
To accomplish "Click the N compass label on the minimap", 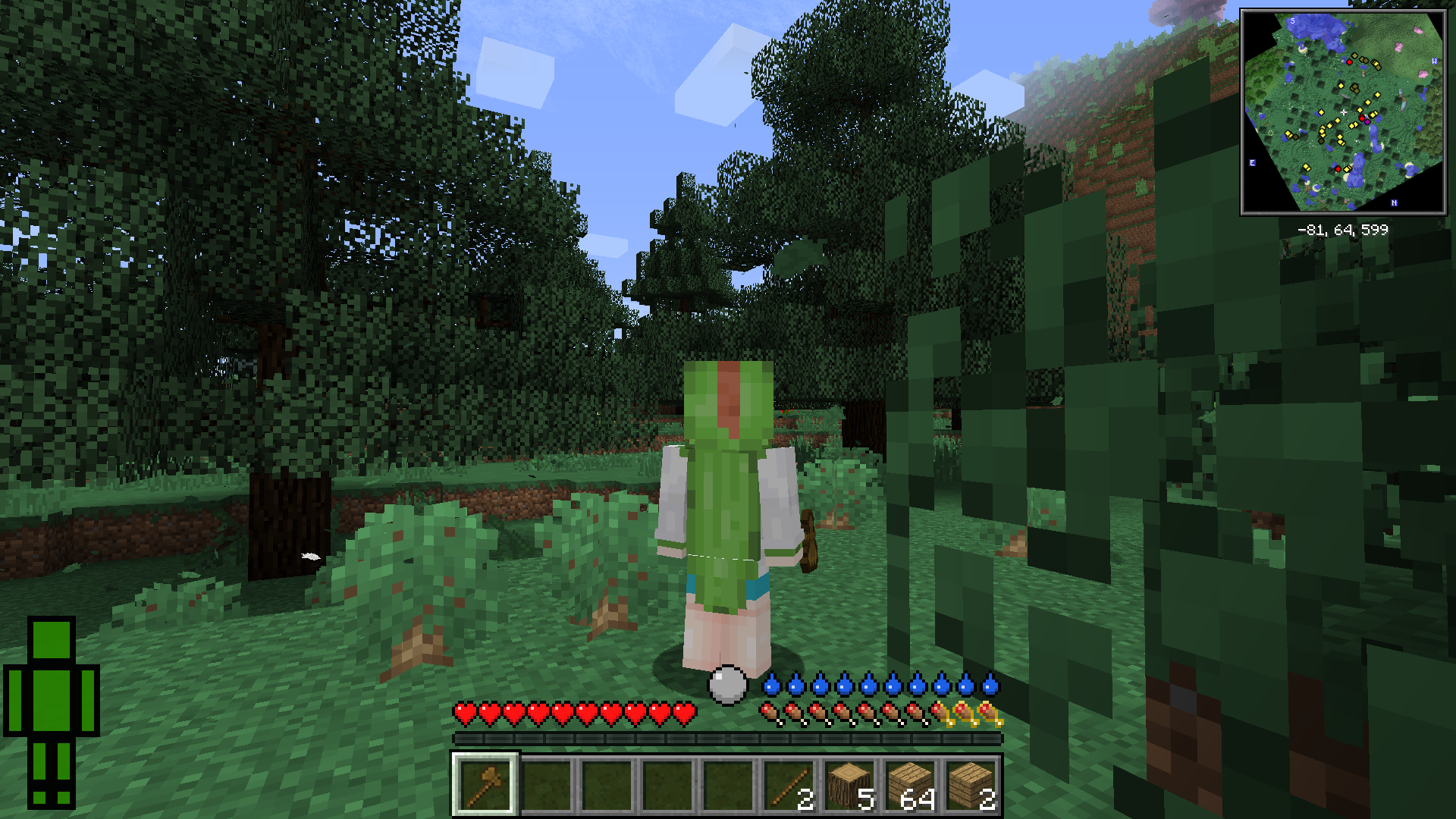I will coord(1394,202).
